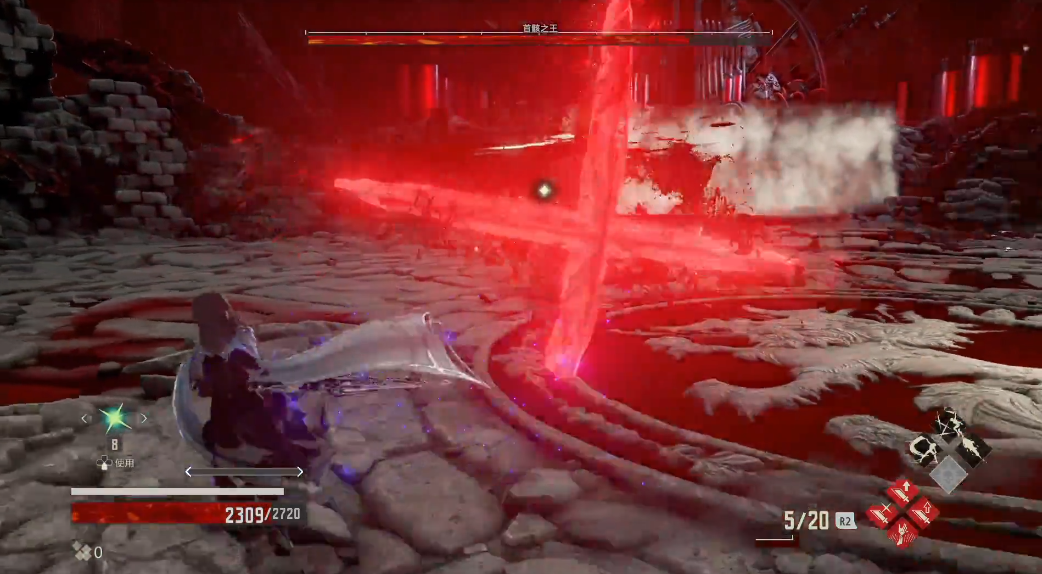The image size is (1042, 574).
Task: Select the greyed-out skull gift slot
Action: [948, 473]
